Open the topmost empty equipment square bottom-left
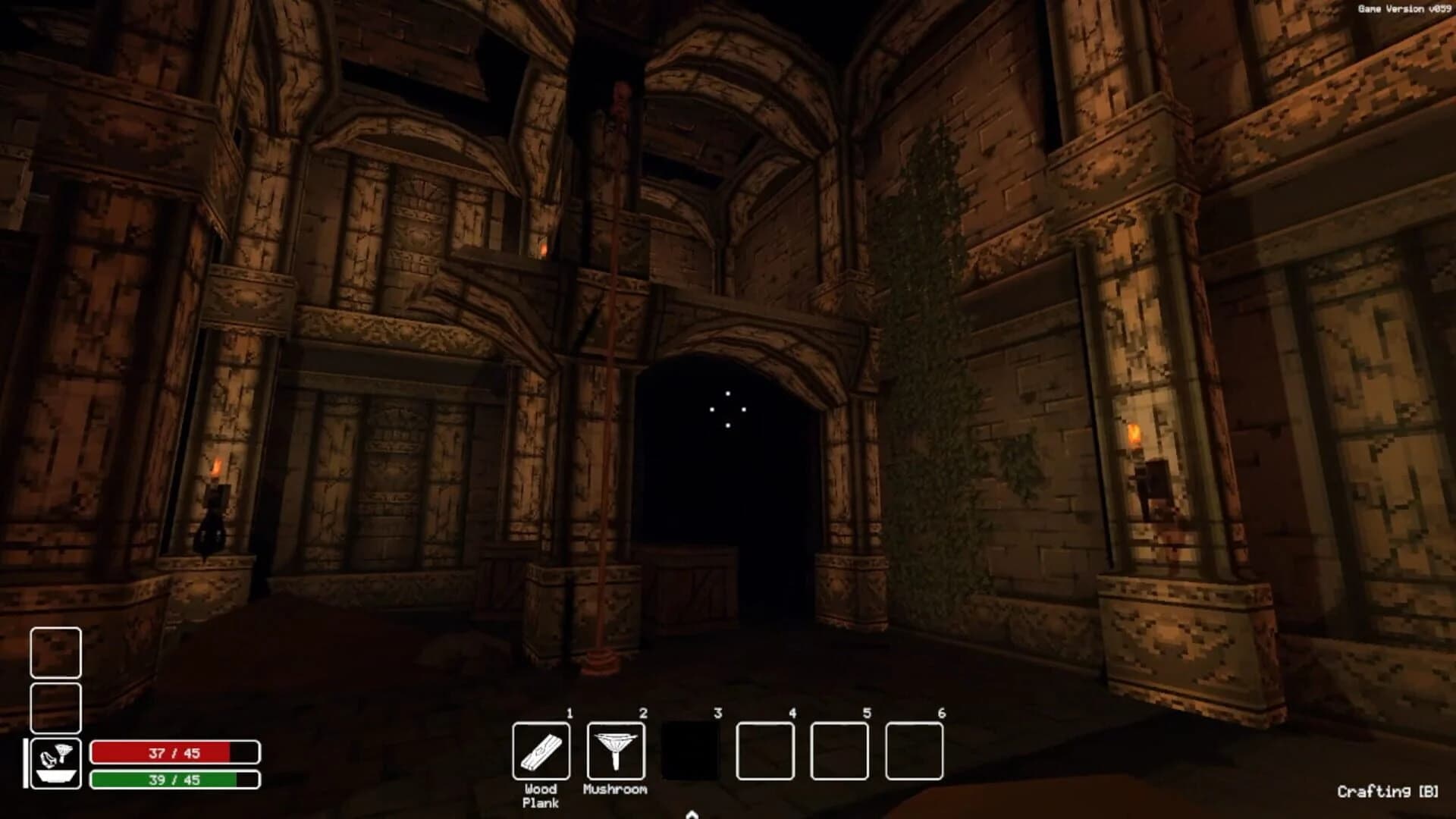The image size is (1456, 819). [x=57, y=651]
